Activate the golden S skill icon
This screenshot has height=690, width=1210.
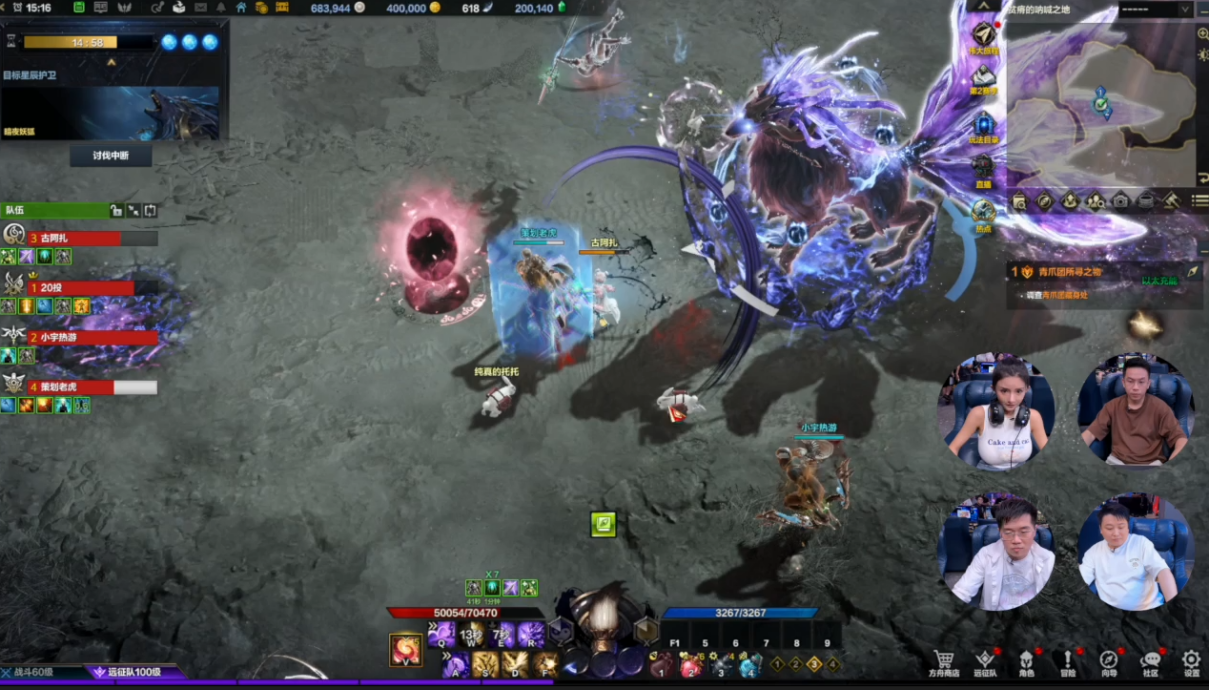[x=486, y=664]
